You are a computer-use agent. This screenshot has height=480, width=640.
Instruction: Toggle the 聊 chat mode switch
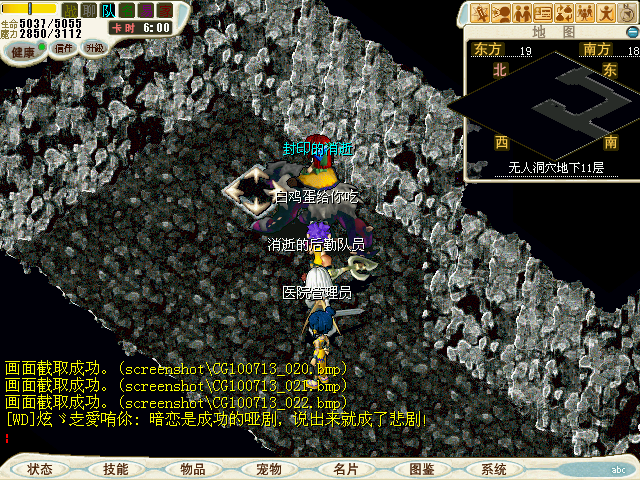tap(89, 10)
